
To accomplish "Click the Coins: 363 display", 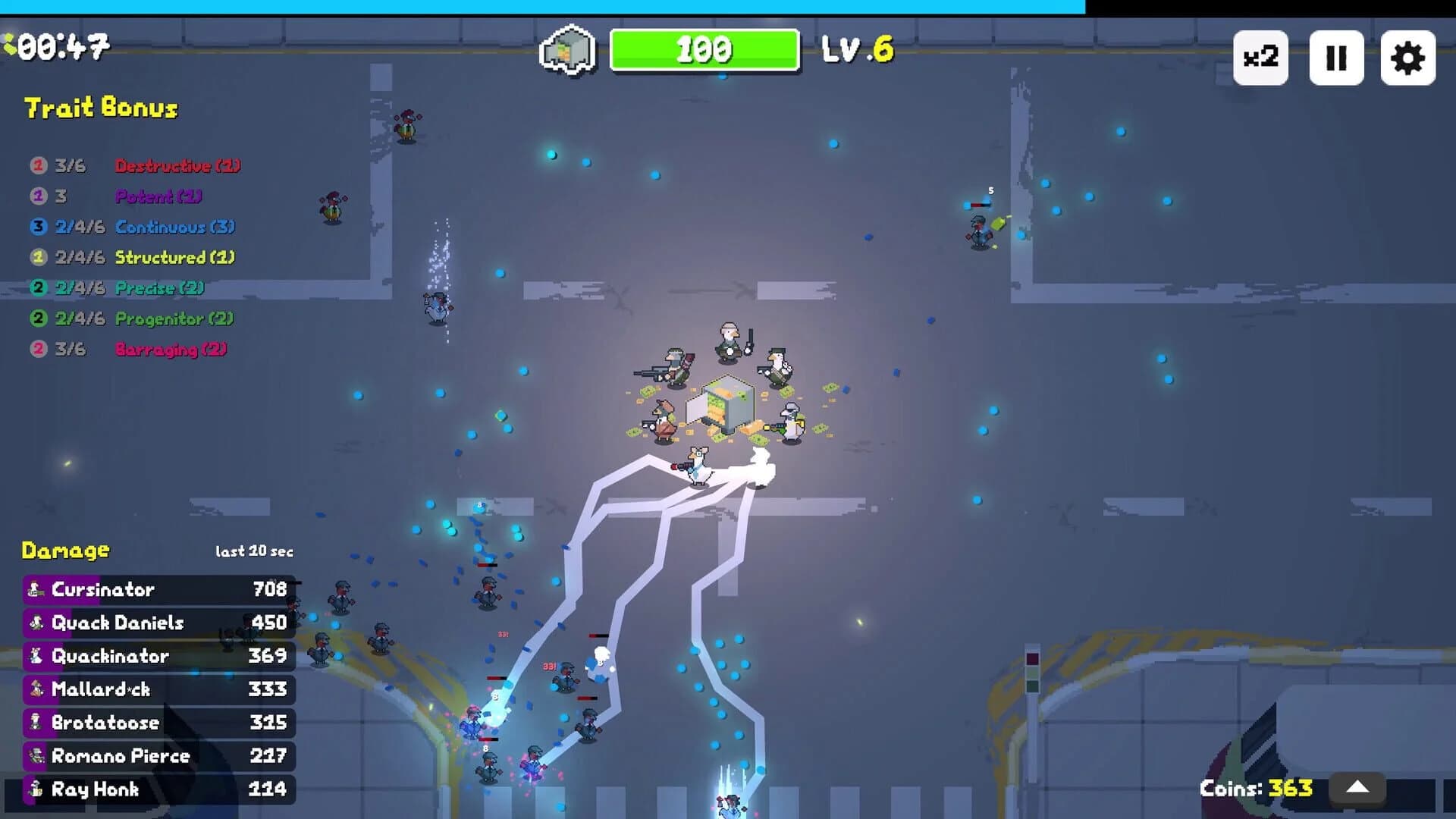I will 1258,788.
